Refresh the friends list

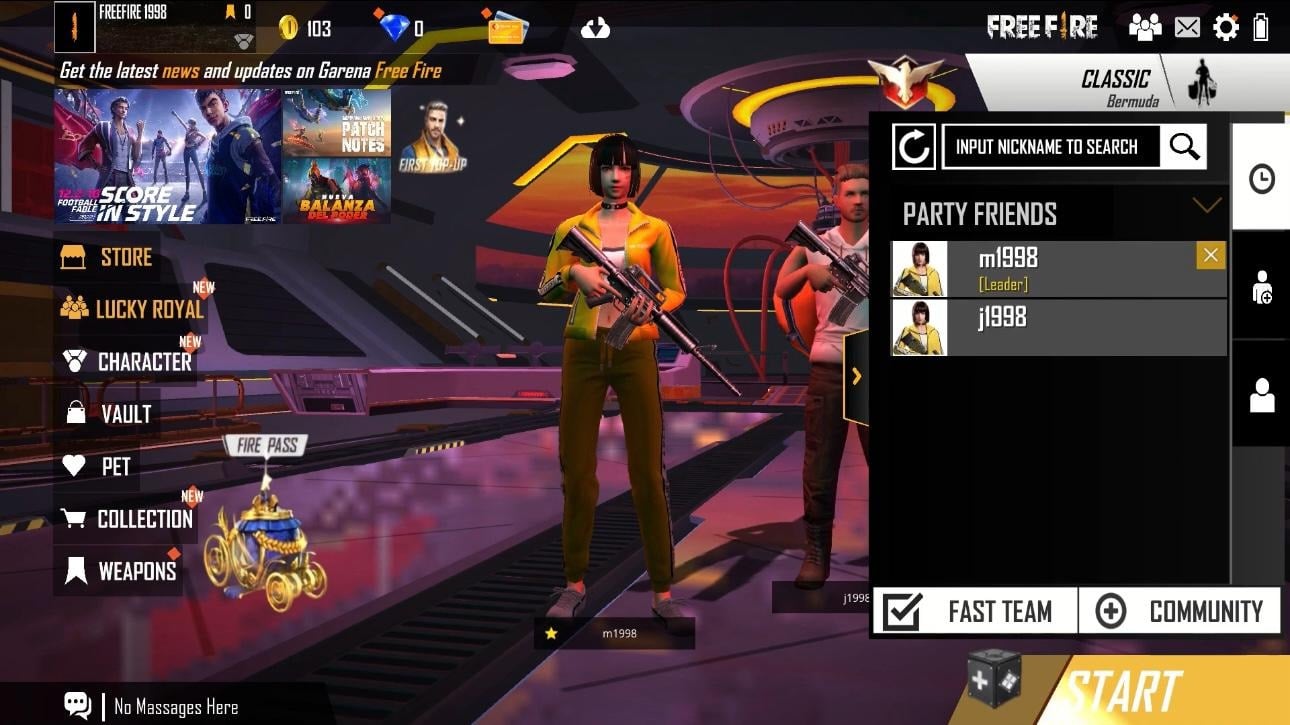914,148
